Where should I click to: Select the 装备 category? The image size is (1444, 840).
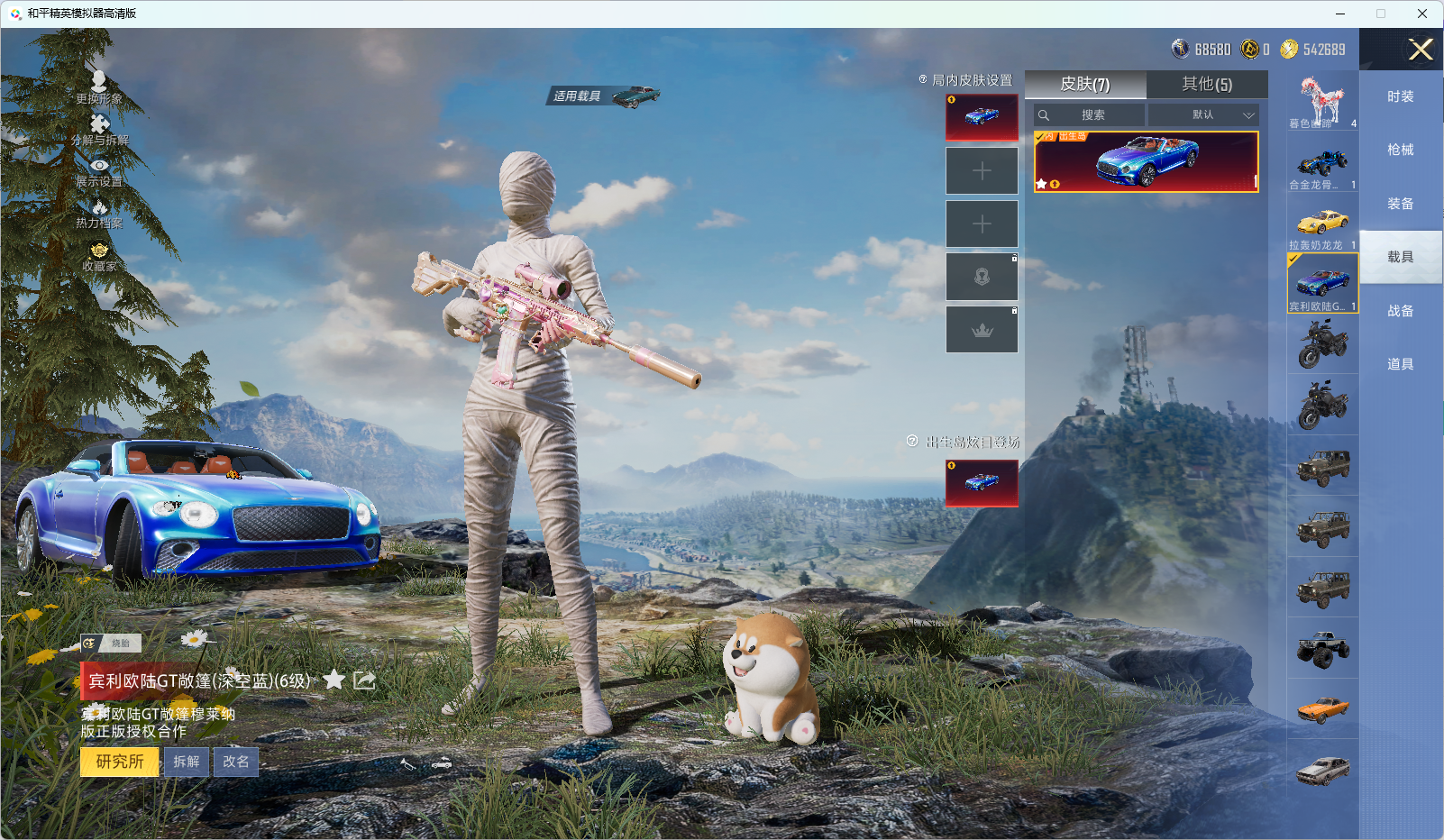point(1400,204)
